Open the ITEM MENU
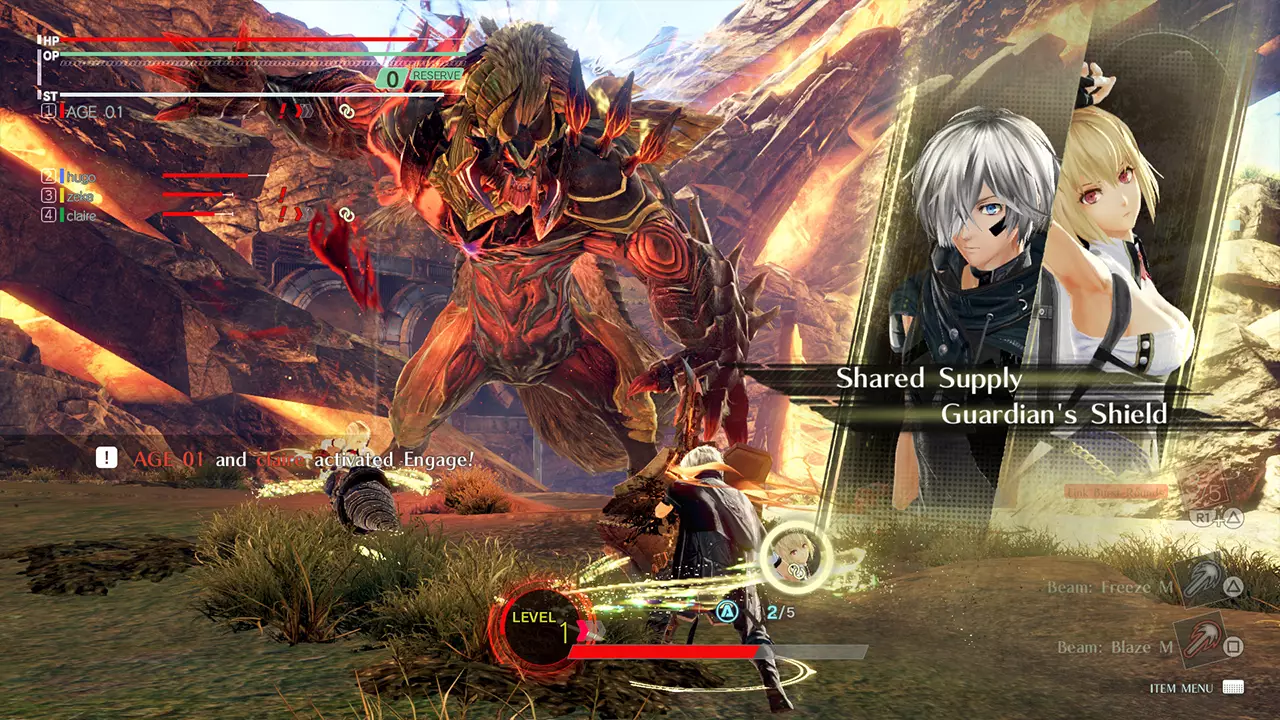The height and width of the screenshot is (720, 1280). point(1182,688)
